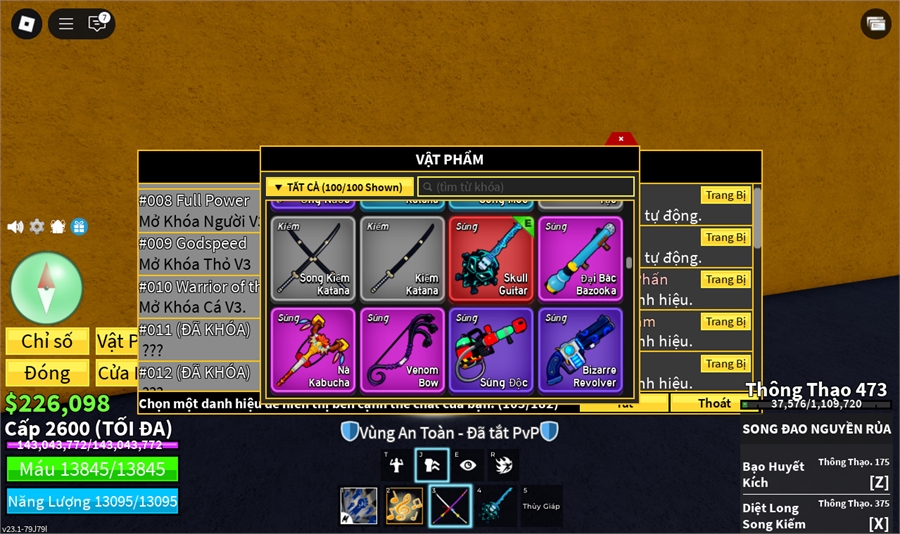Select the Bizarre Revolver item

pos(580,349)
